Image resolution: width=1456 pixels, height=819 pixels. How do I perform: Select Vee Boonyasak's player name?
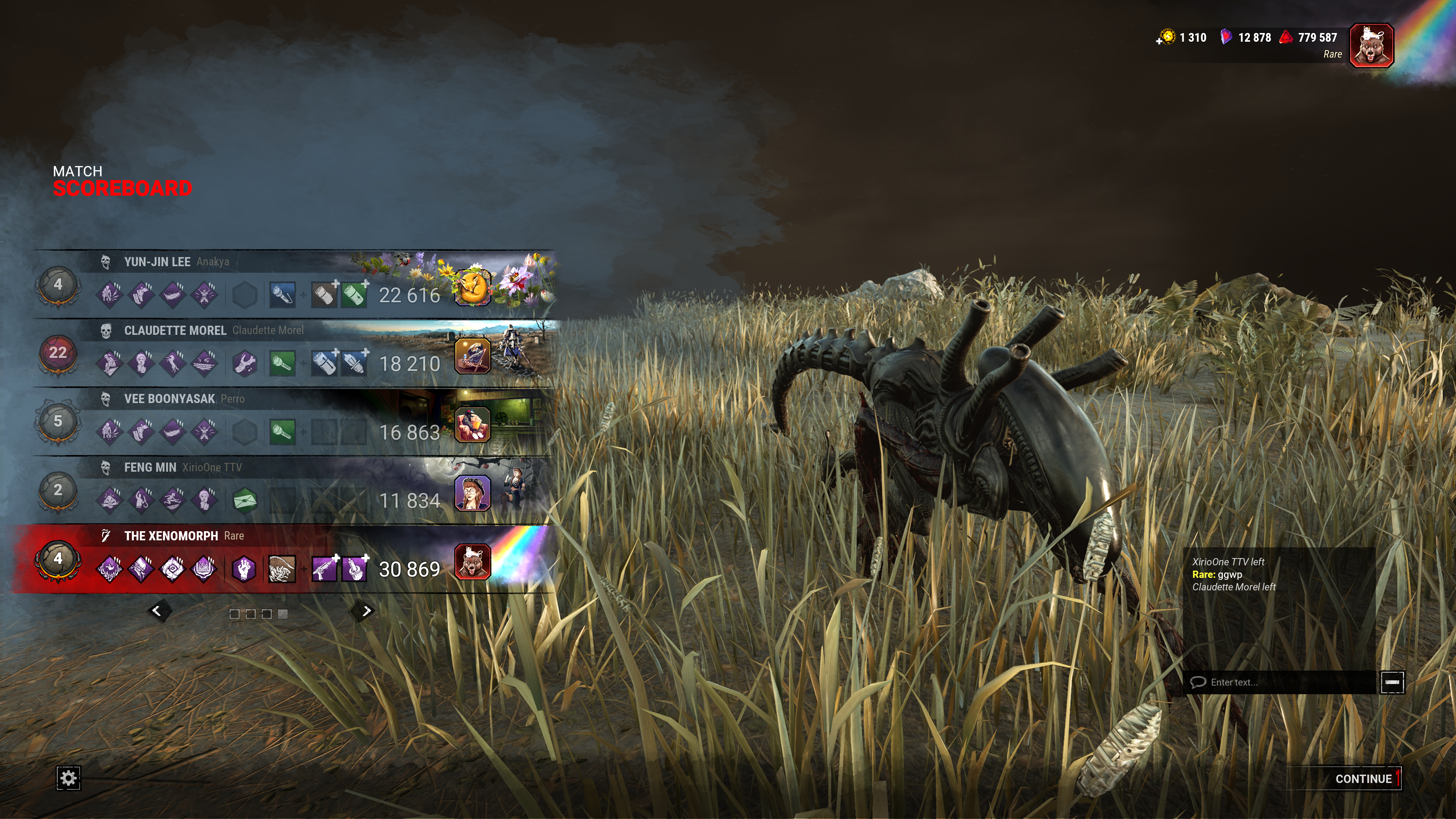click(232, 399)
